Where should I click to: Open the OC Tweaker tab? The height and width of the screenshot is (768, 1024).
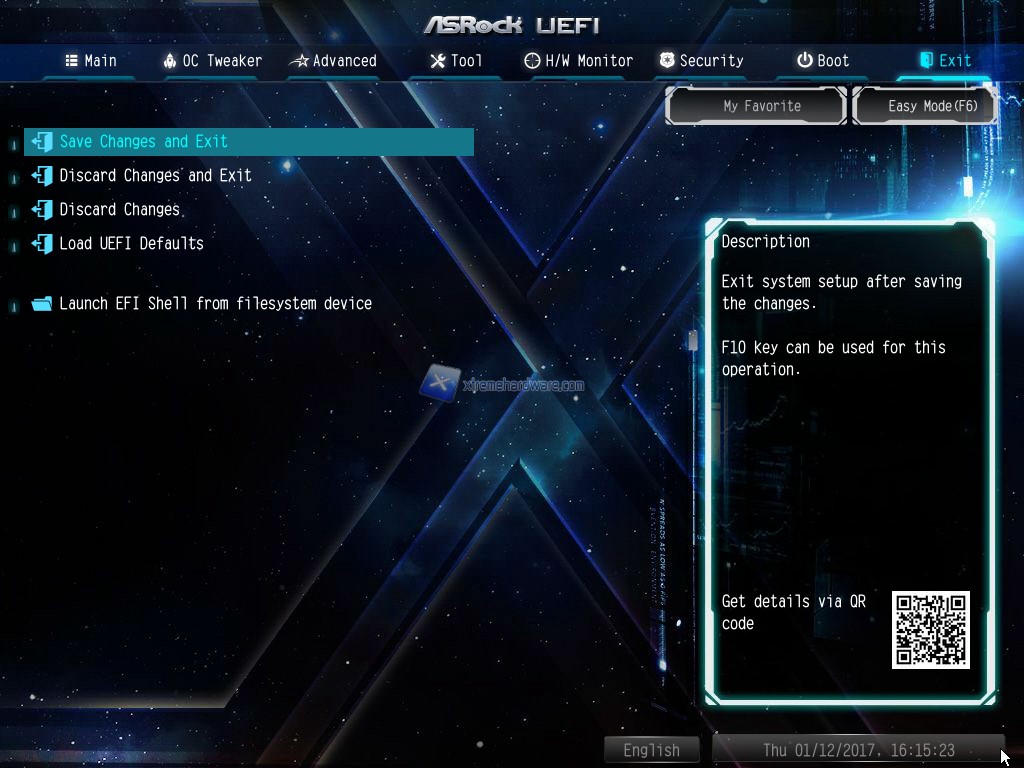(212, 61)
